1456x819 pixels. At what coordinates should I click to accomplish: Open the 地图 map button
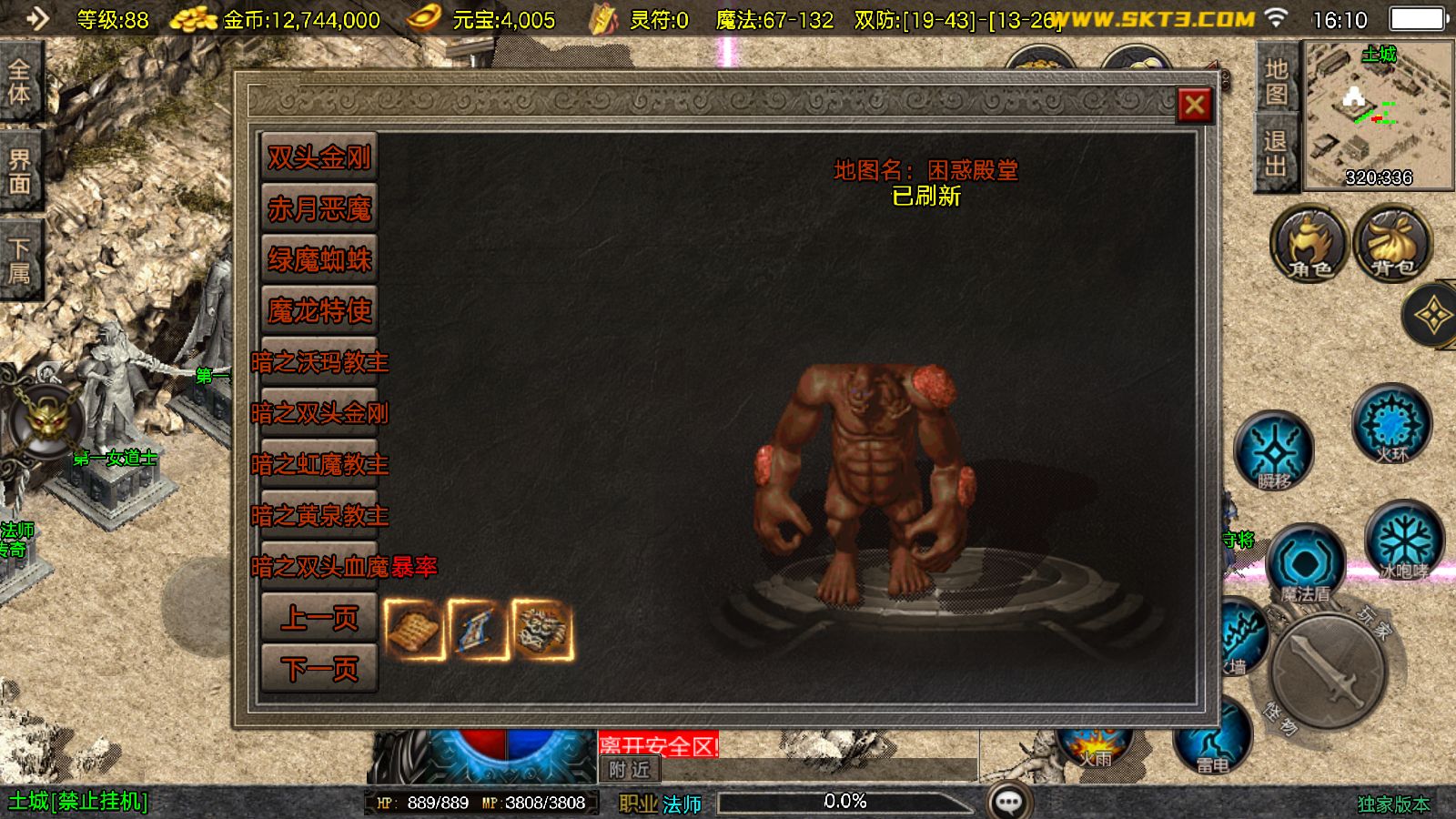pos(1276,81)
